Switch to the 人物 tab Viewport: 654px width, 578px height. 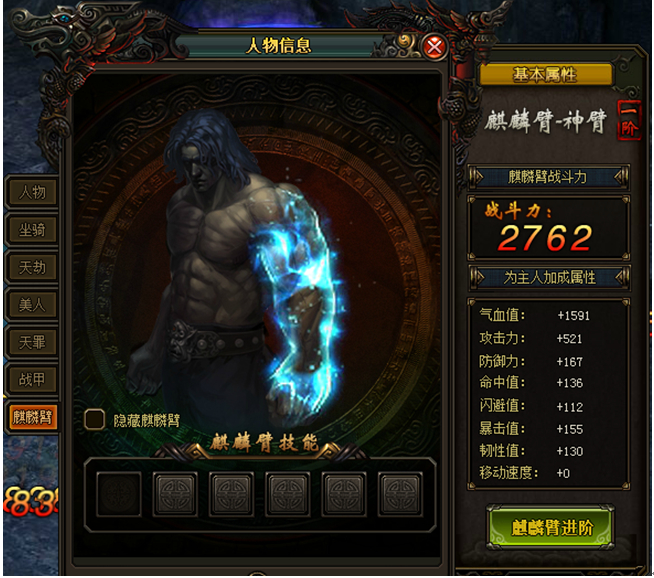(x=32, y=192)
